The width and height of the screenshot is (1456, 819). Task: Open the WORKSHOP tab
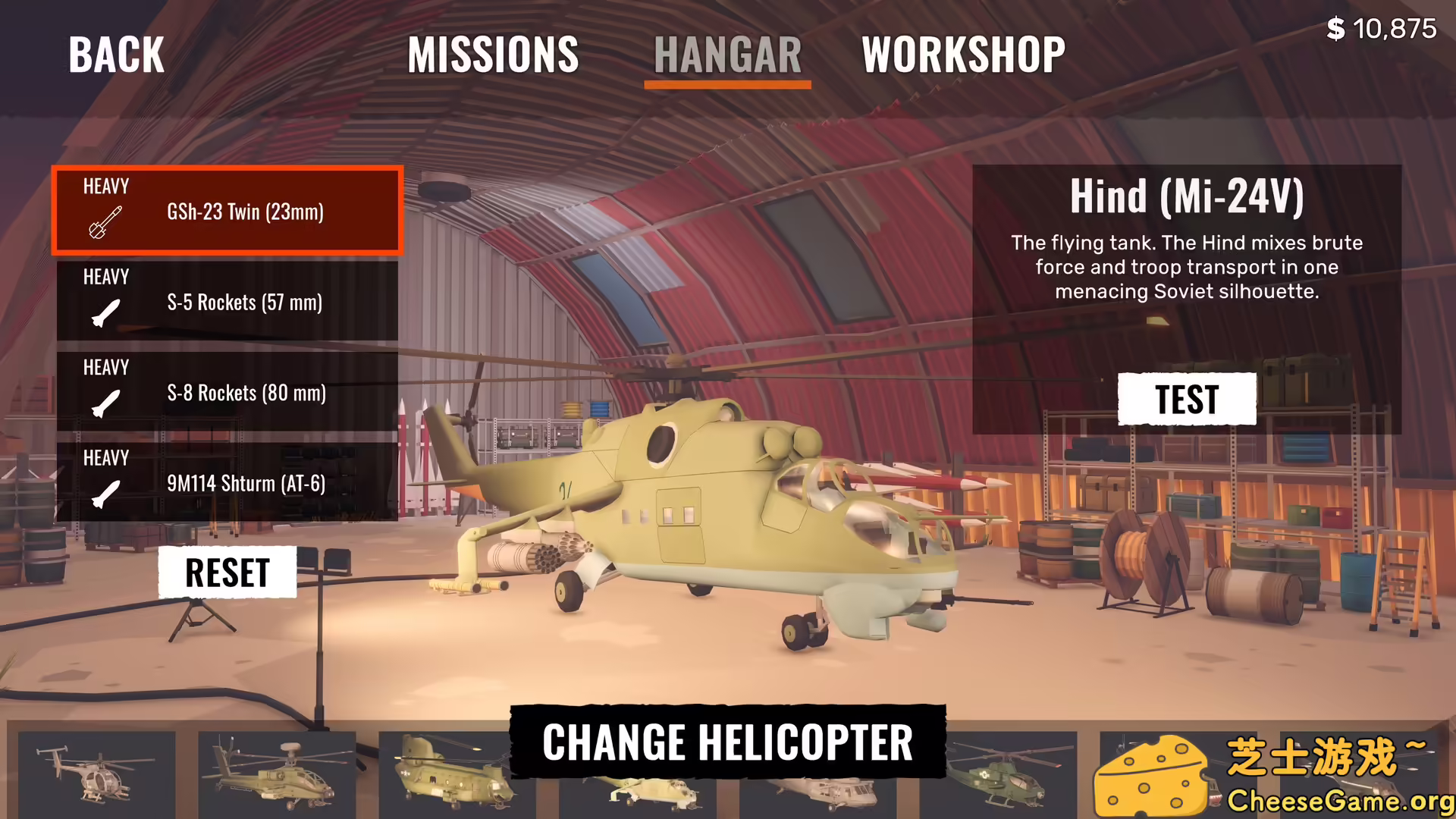click(x=963, y=55)
